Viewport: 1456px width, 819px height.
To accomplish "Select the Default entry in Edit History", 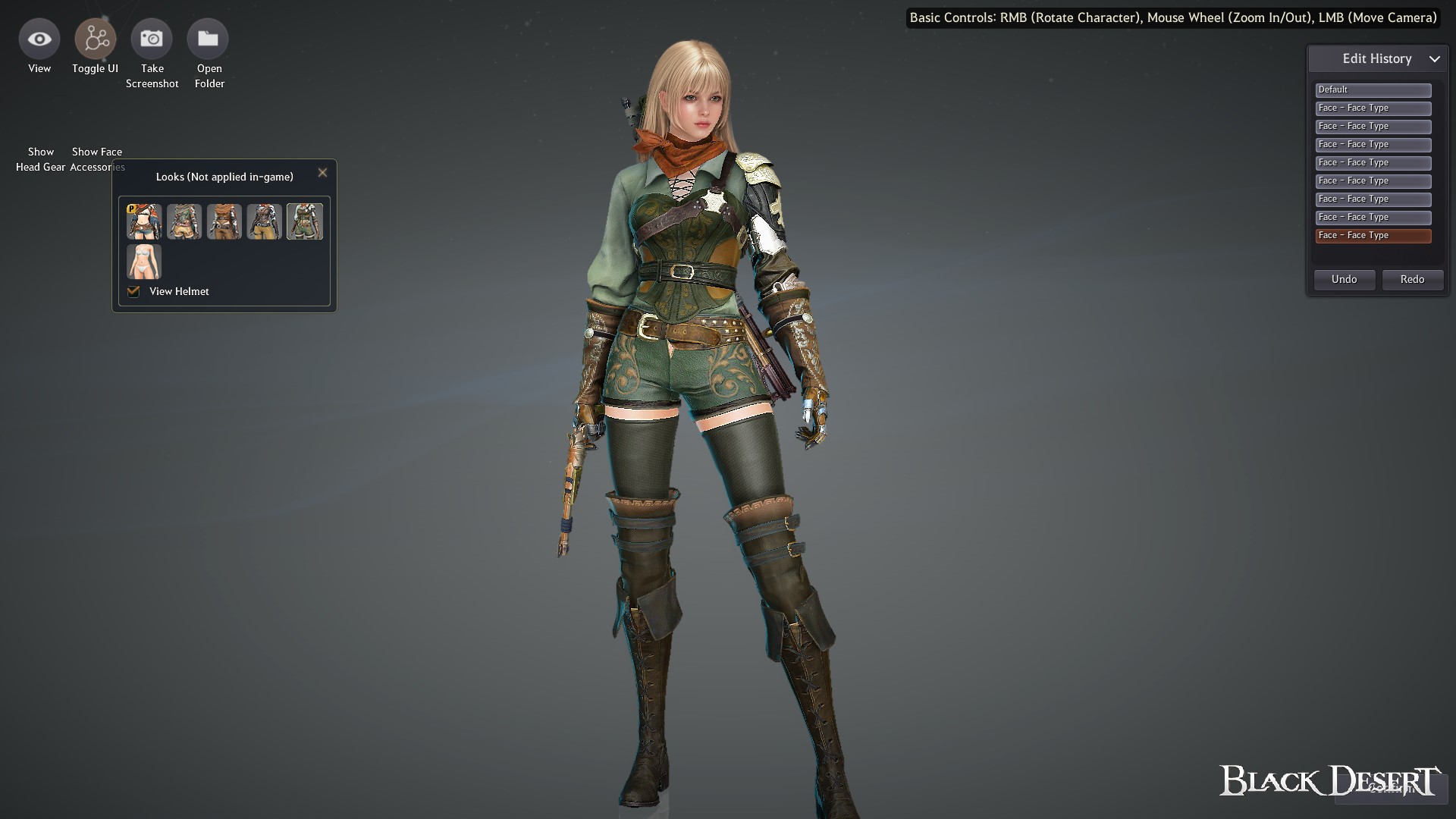I will (x=1373, y=89).
